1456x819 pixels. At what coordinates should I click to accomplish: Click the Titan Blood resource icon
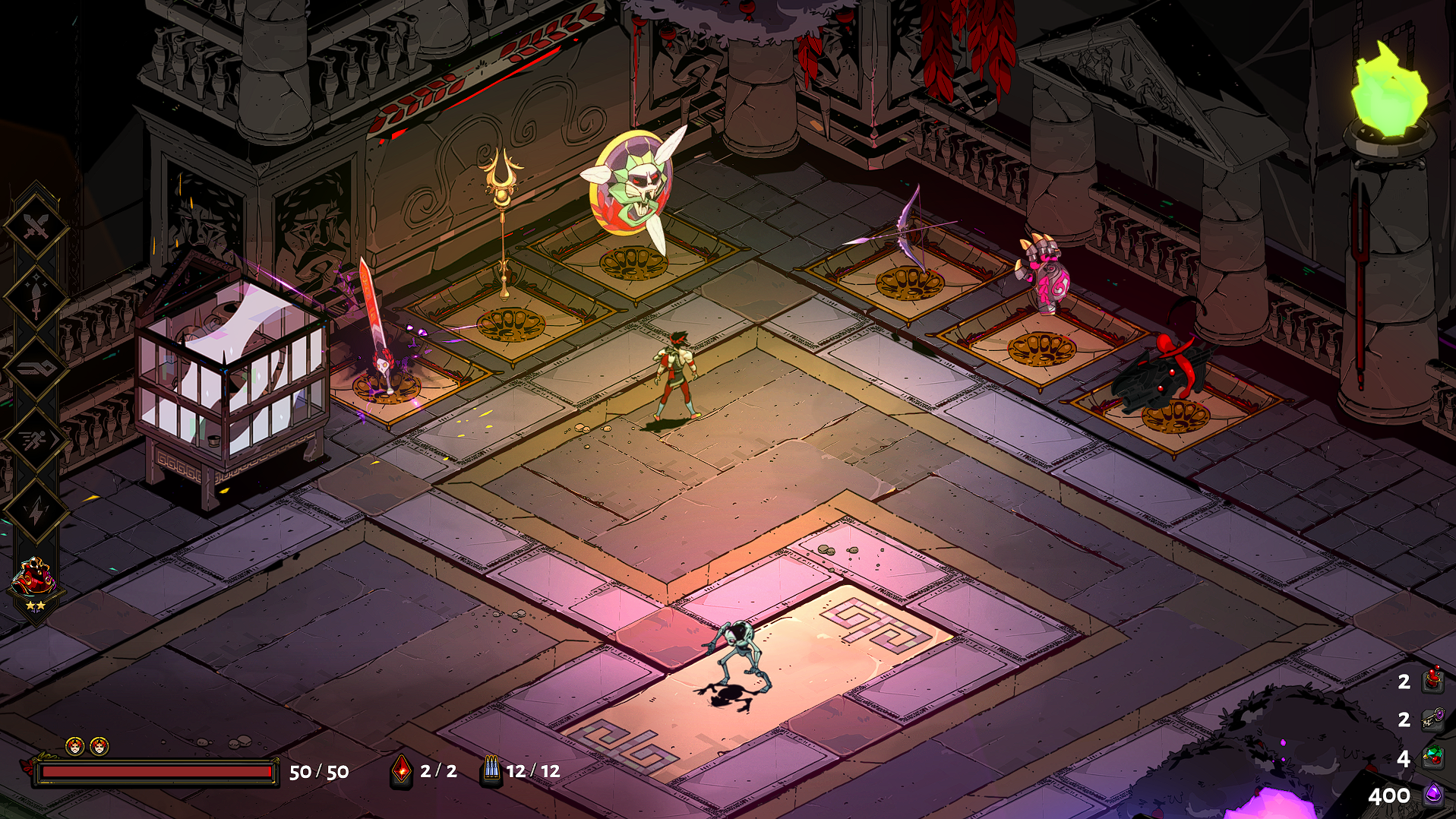[x=1432, y=680]
